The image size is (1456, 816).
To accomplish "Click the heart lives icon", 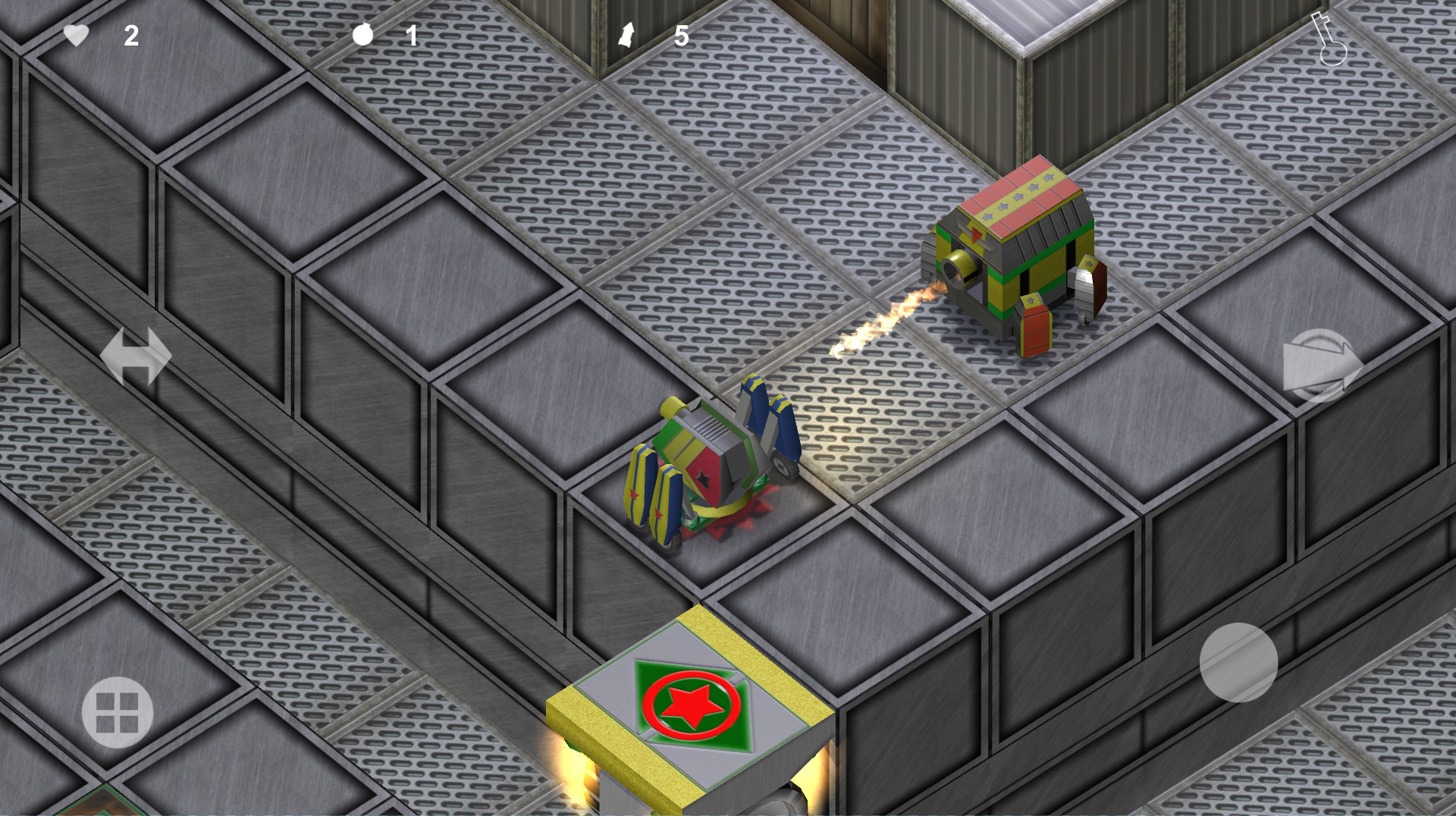I will [76, 36].
